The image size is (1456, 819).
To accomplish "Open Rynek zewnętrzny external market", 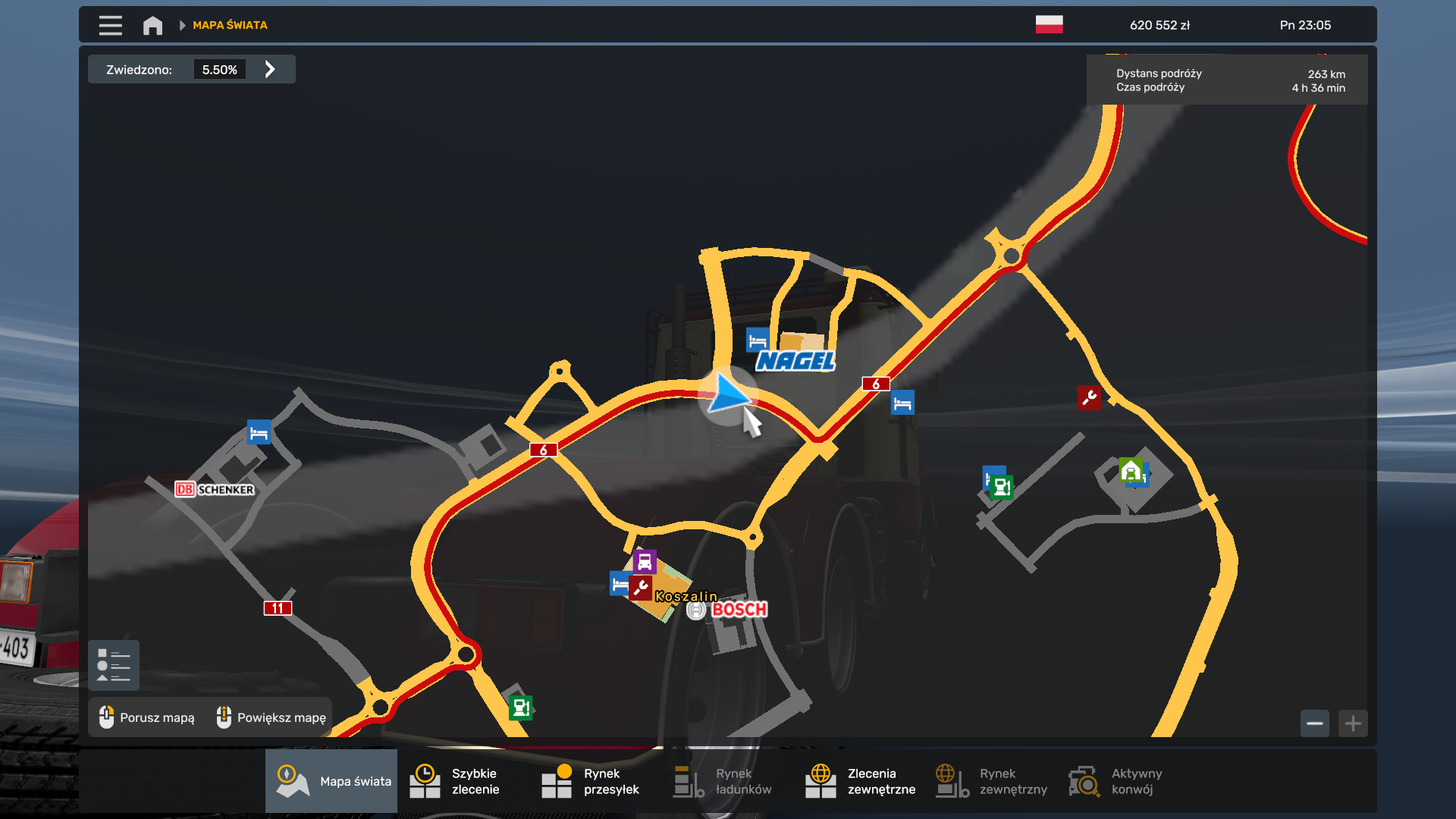I will 992,781.
